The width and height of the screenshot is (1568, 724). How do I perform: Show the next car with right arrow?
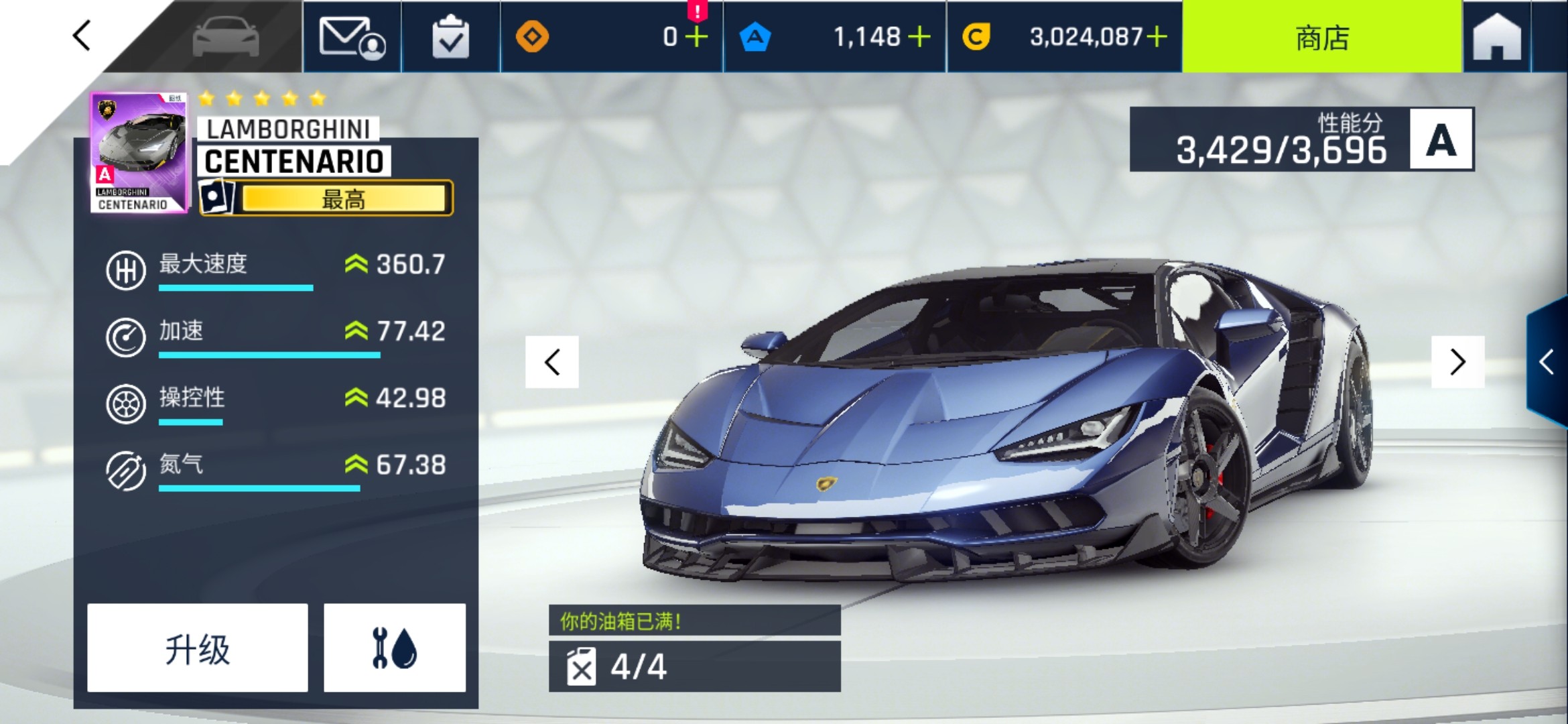pyautogui.click(x=1457, y=363)
